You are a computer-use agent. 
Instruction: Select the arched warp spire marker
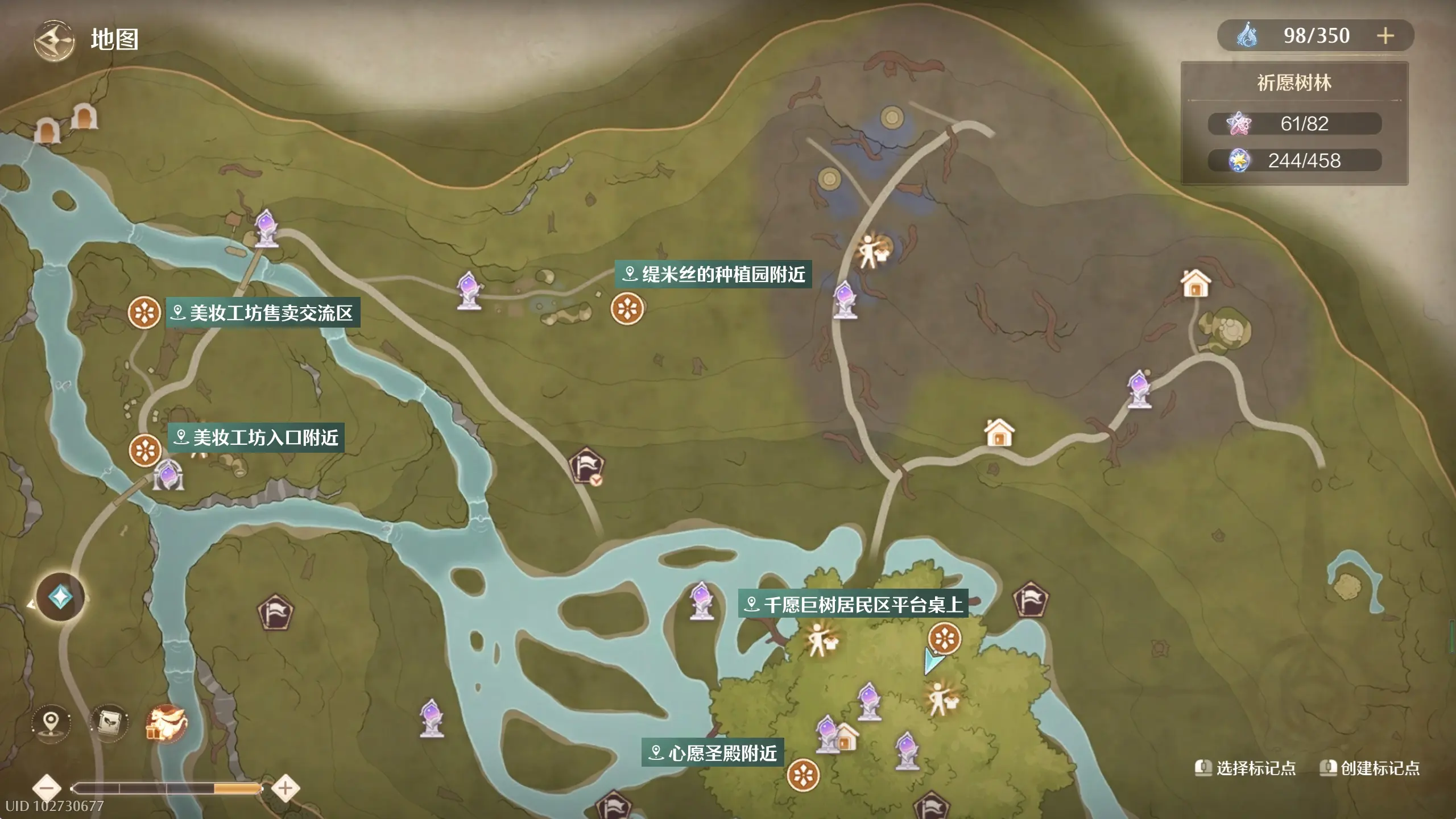point(168,475)
